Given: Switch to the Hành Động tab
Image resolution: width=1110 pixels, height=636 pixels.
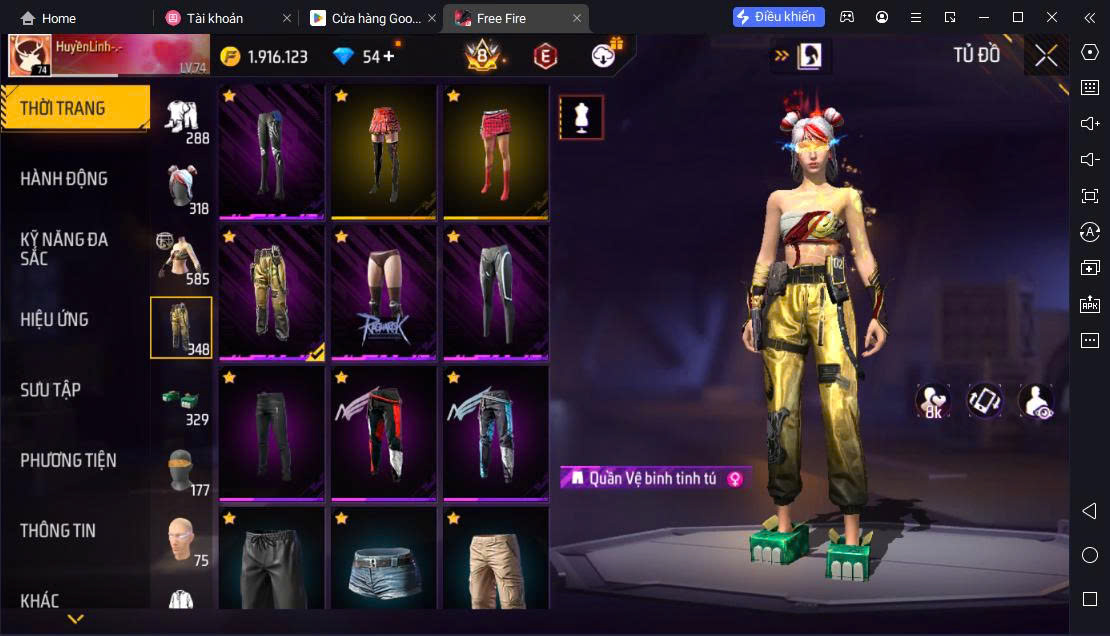Looking at the screenshot, I should tap(65, 179).
